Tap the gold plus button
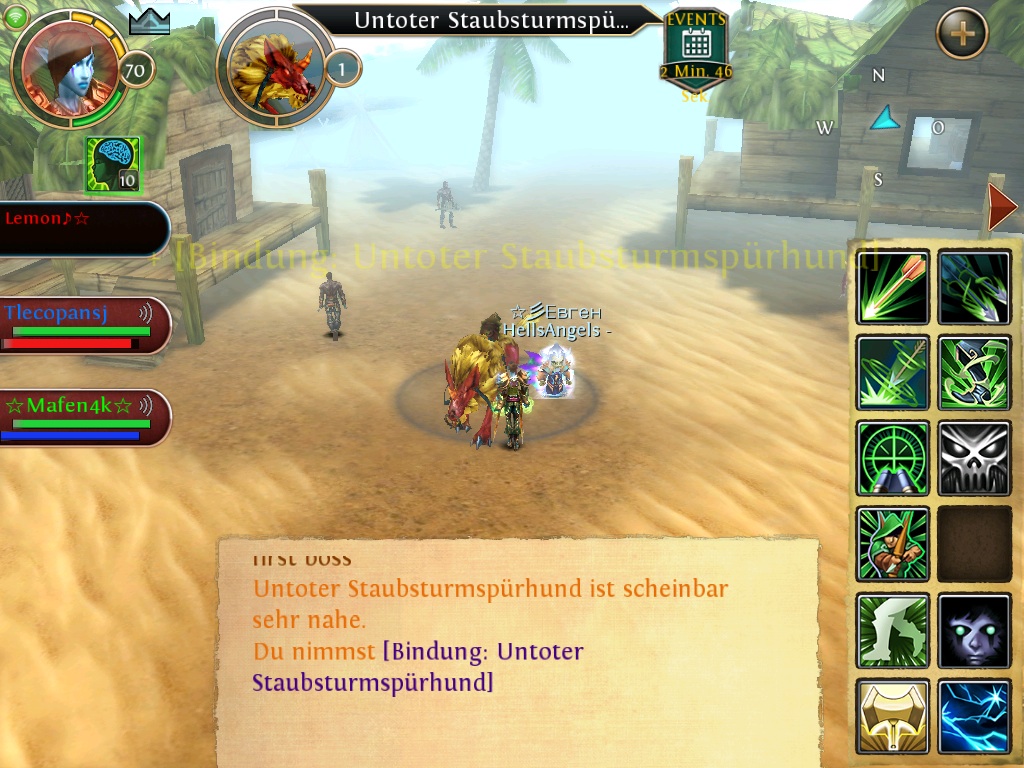Viewport: 1024px width, 768px height. (x=962, y=34)
